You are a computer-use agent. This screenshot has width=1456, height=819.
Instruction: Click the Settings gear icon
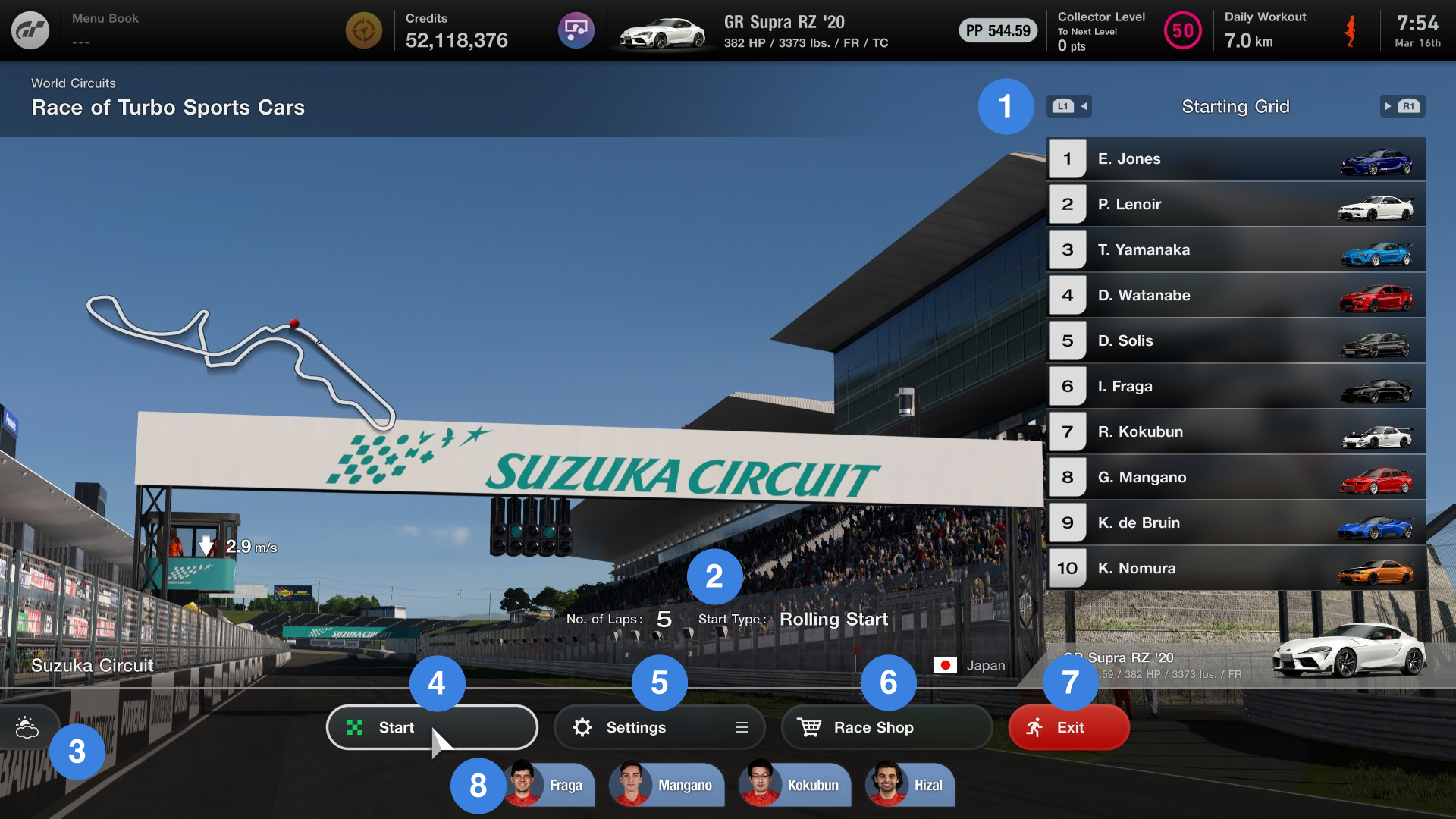click(x=582, y=726)
